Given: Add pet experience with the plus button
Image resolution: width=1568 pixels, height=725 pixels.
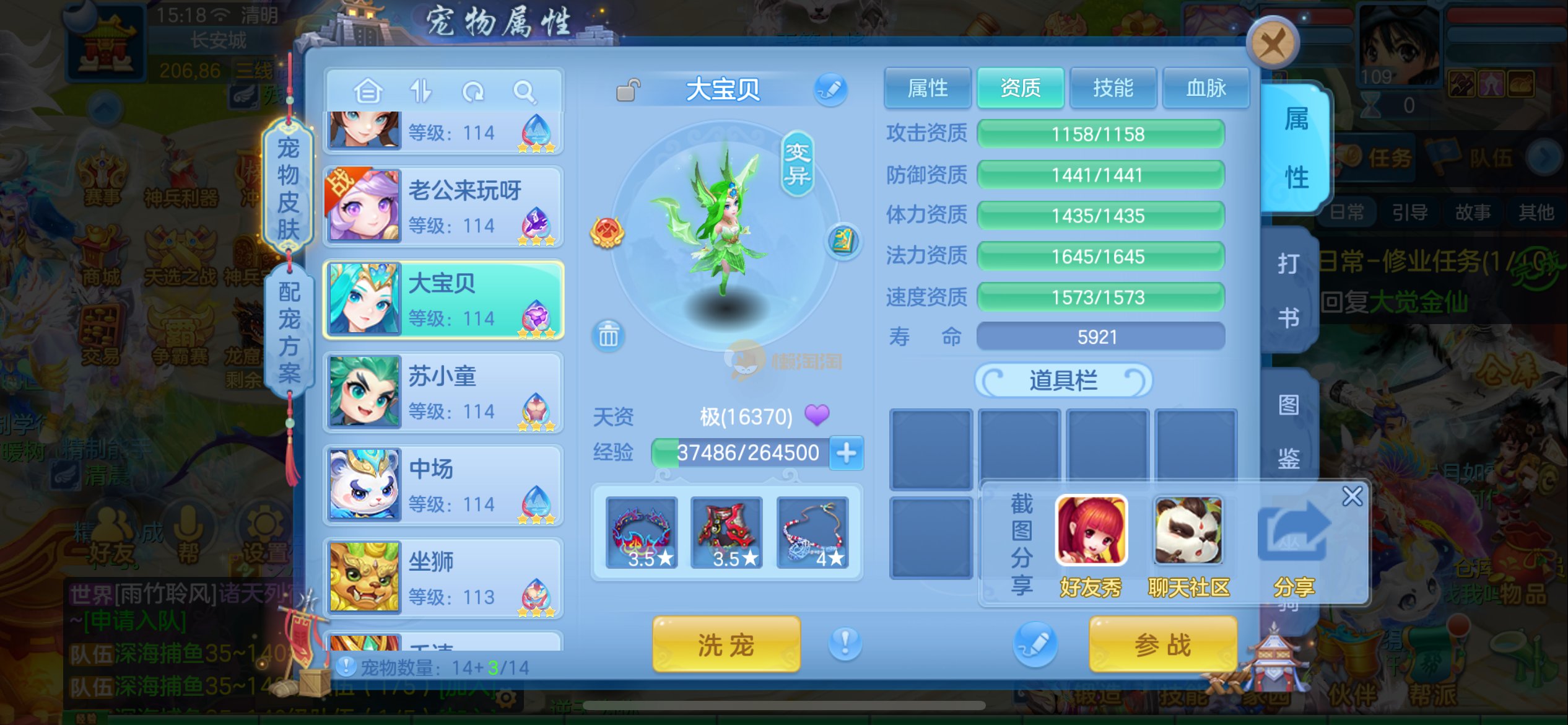Looking at the screenshot, I should pos(846,453).
